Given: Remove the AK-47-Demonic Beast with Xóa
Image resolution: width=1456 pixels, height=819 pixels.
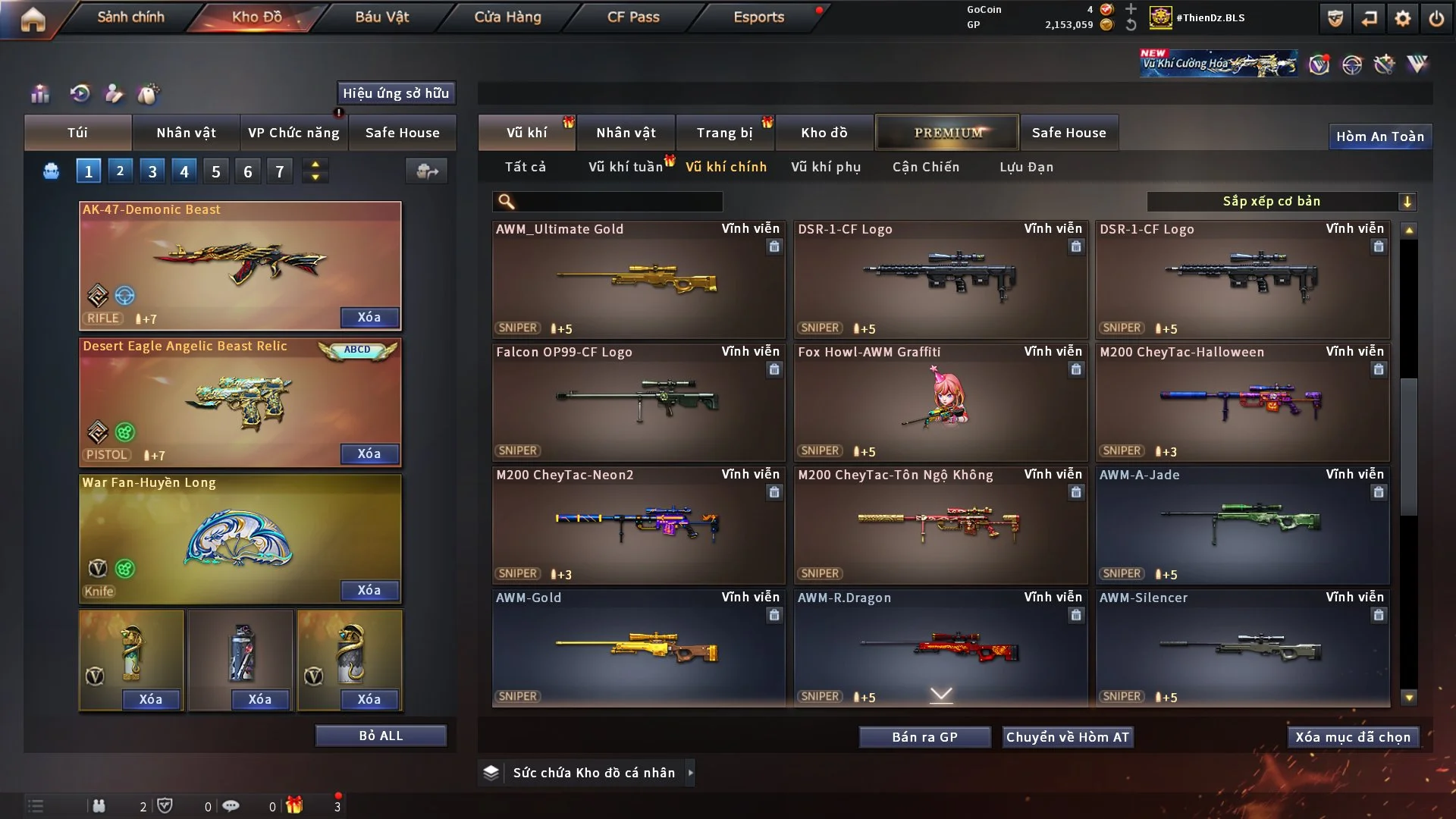Looking at the screenshot, I should point(369,317).
